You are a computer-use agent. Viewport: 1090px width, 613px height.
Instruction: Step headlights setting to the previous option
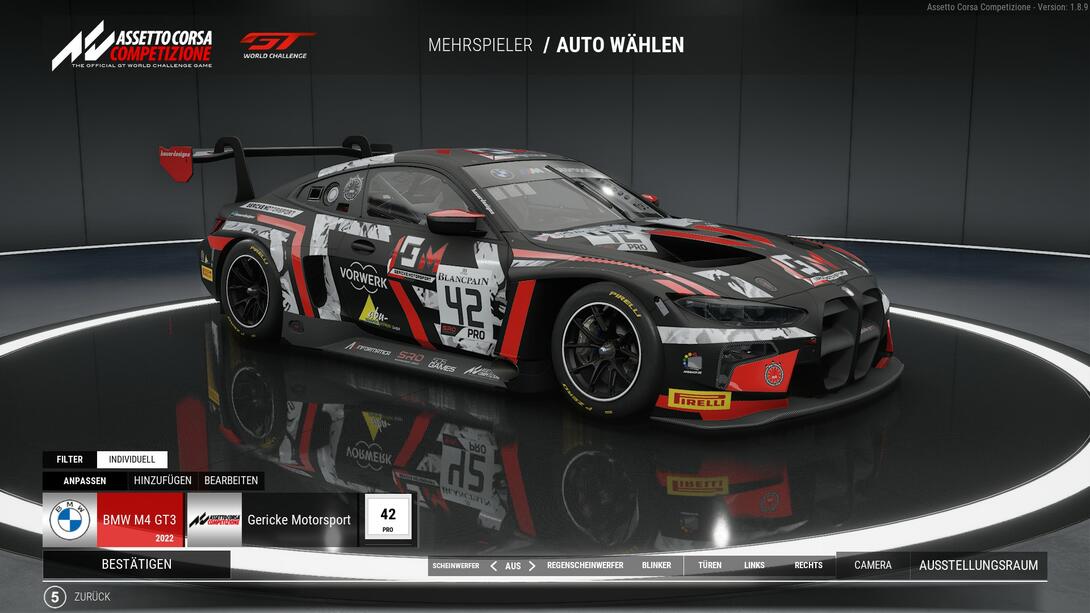pyautogui.click(x=493, y=565)
